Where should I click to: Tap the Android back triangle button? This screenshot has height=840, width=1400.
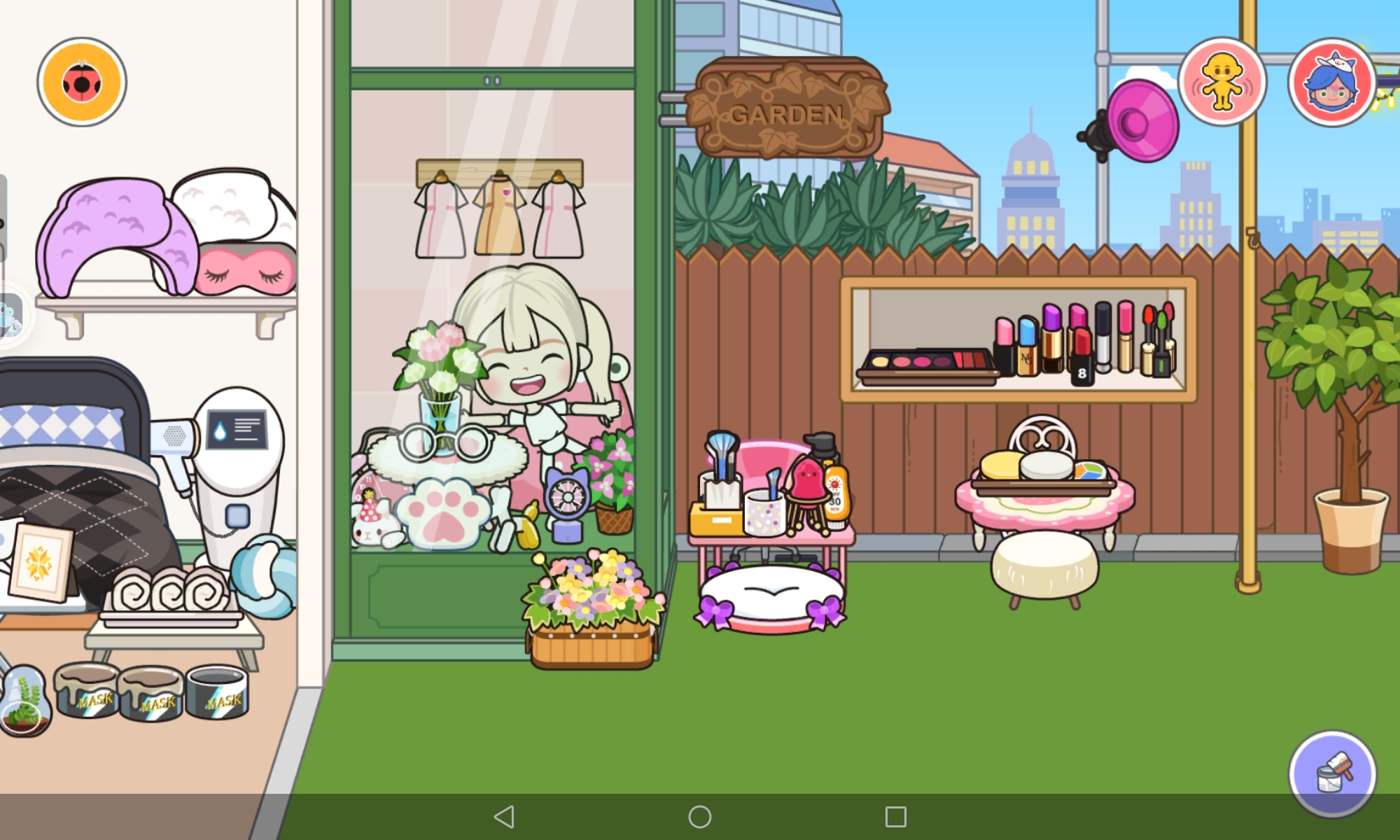504,816
